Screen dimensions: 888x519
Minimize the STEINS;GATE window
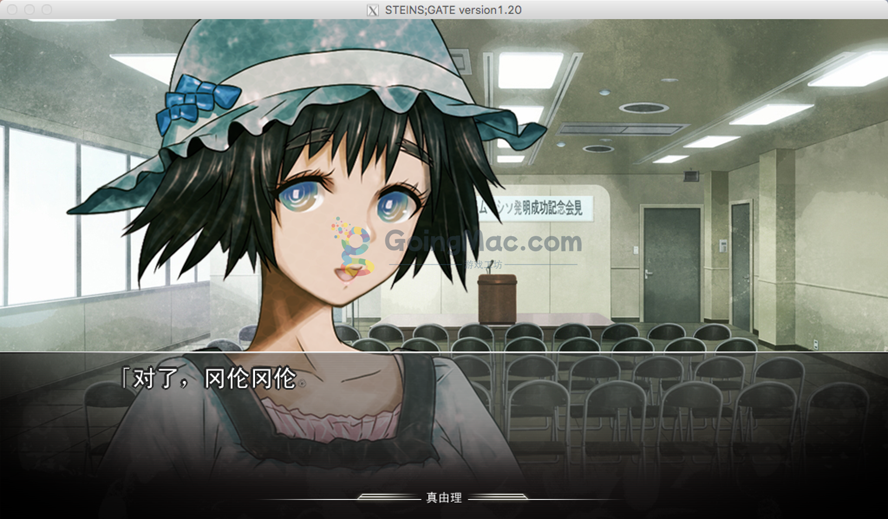tap(29, 9)
